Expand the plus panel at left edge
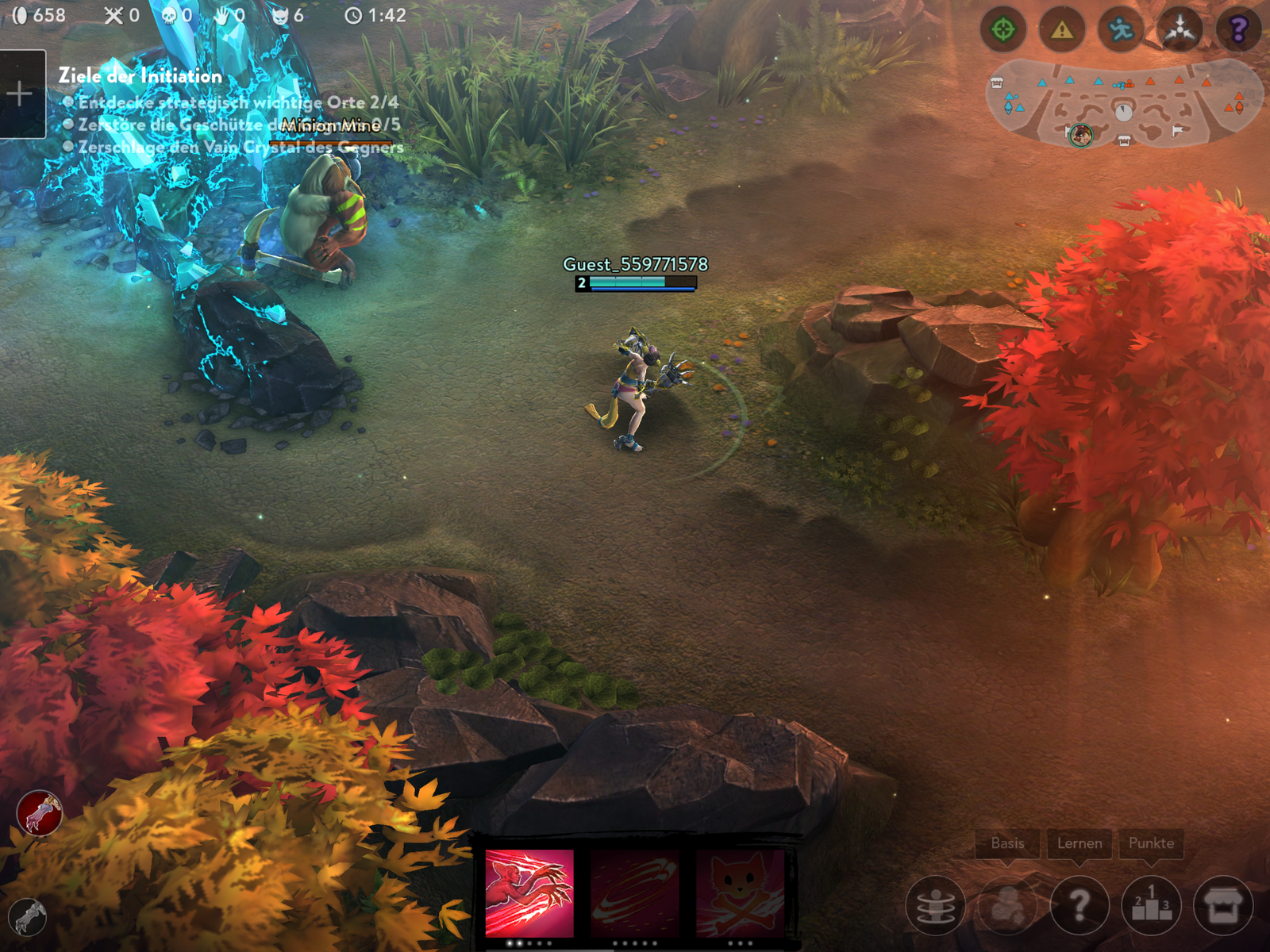 click(21, 94)
